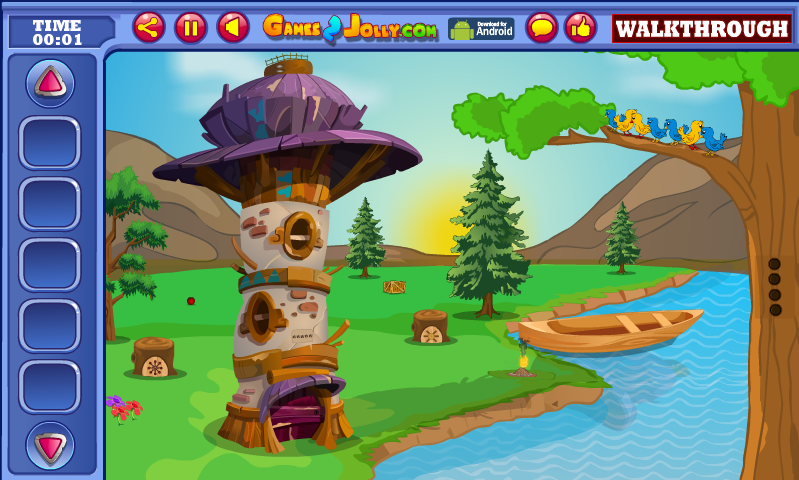Click the thumbs-up like button

(580, 27)
